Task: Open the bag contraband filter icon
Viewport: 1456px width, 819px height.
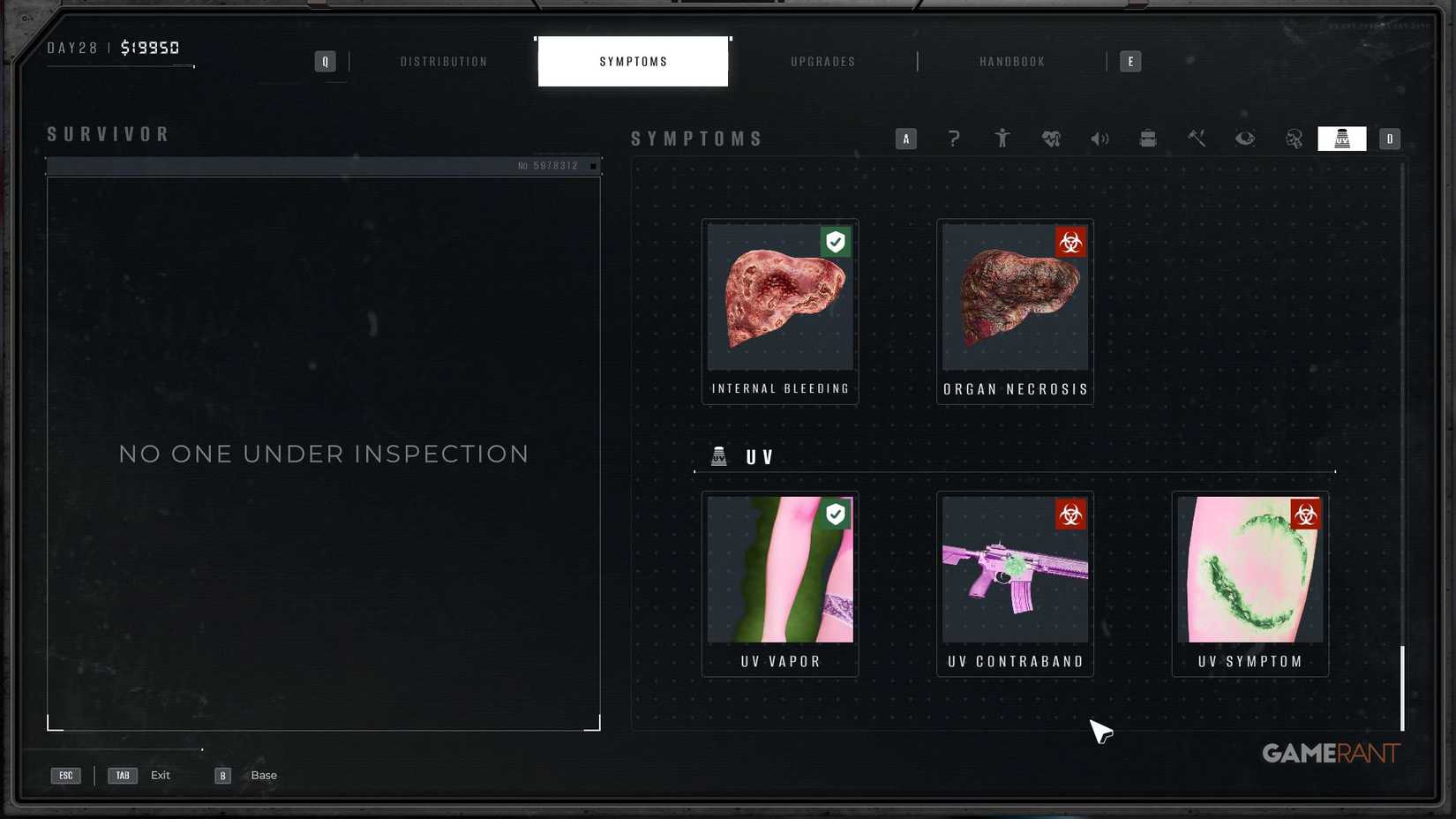Action: point(1148,139)
